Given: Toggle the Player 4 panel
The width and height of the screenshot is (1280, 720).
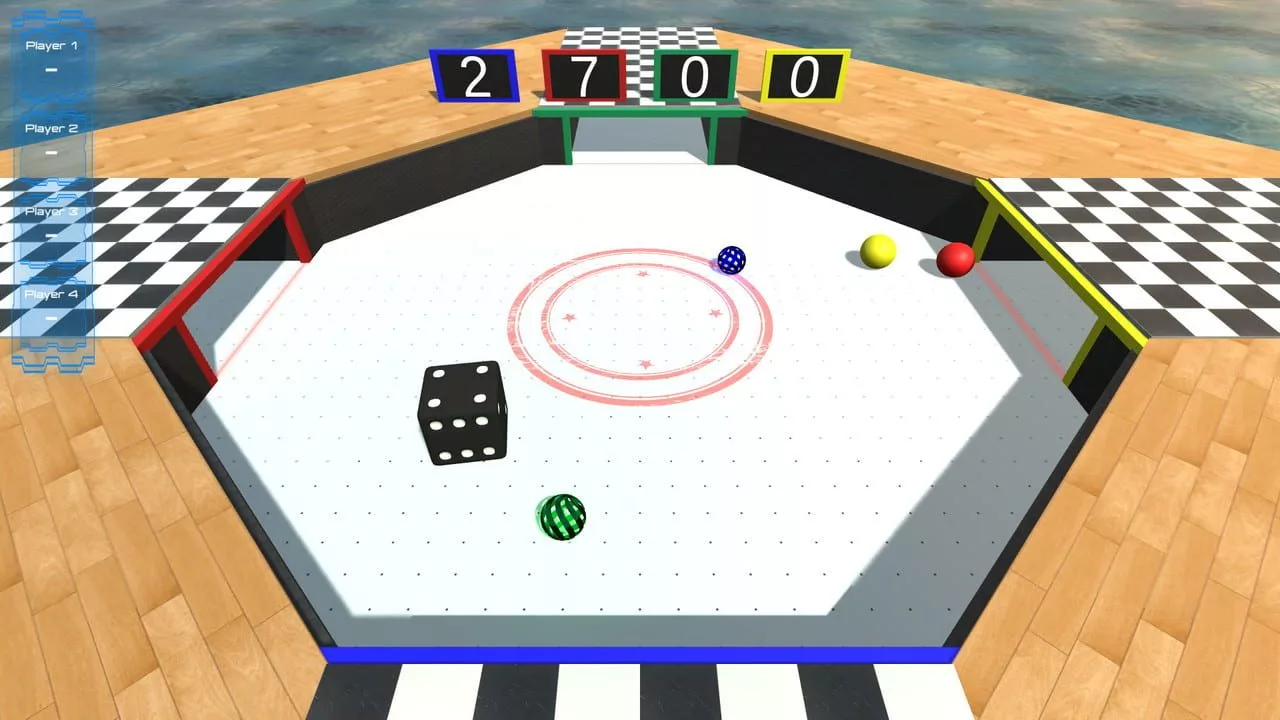Looking at the screenshot, I should [52, 295].
